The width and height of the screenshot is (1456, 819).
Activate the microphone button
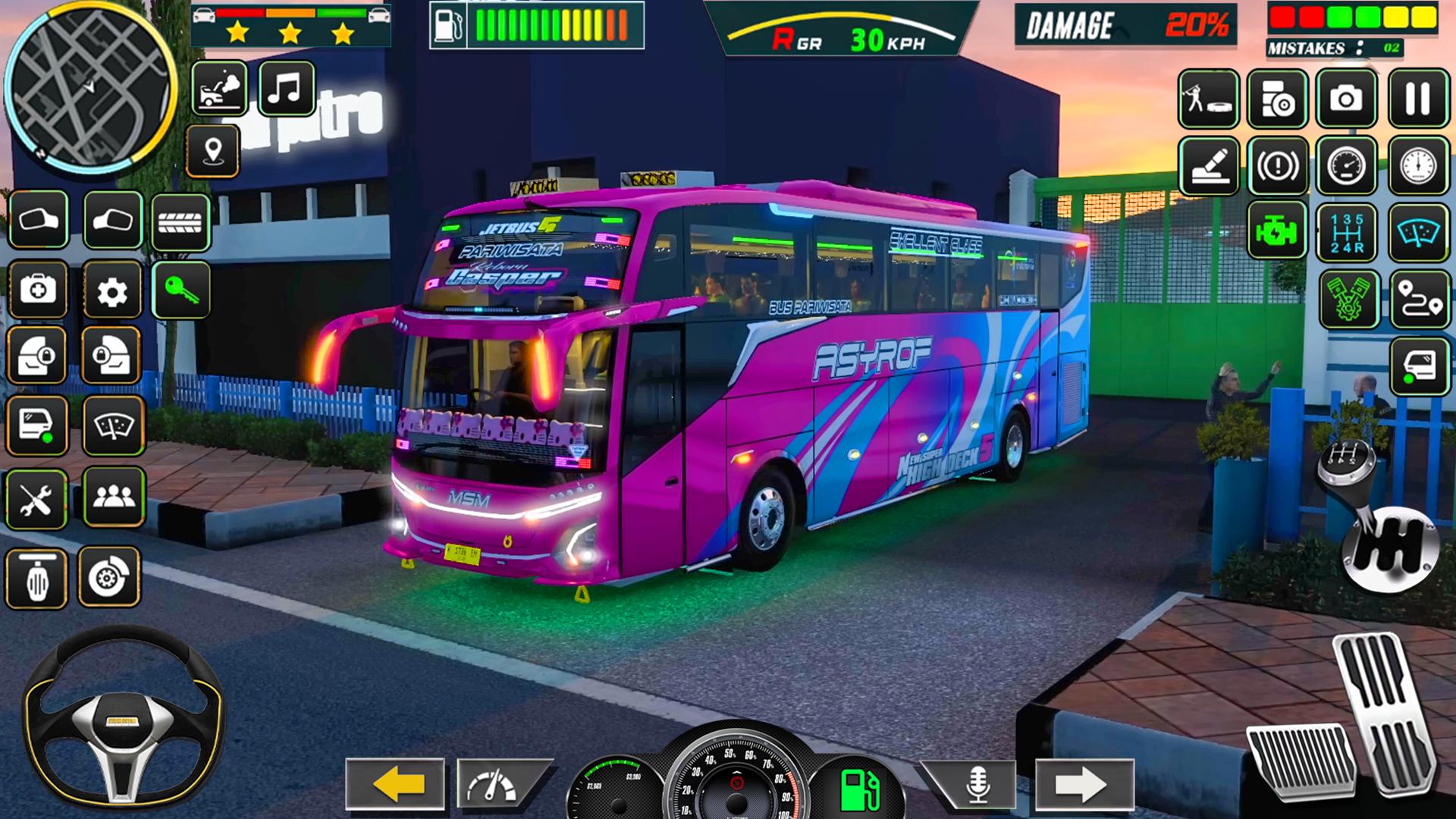click(x=977, y=784)
